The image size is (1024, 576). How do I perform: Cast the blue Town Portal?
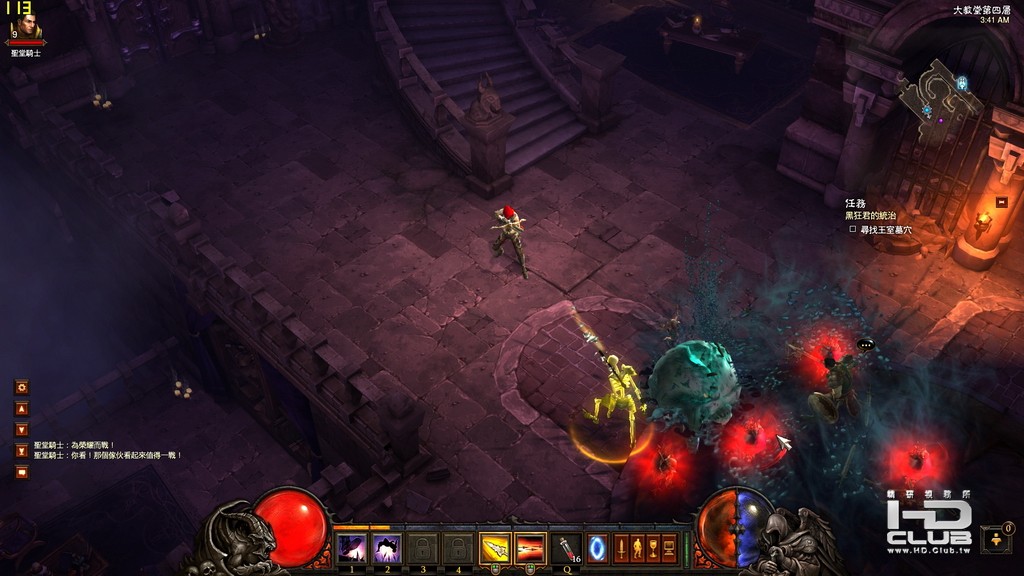click(x=597, y=548)
